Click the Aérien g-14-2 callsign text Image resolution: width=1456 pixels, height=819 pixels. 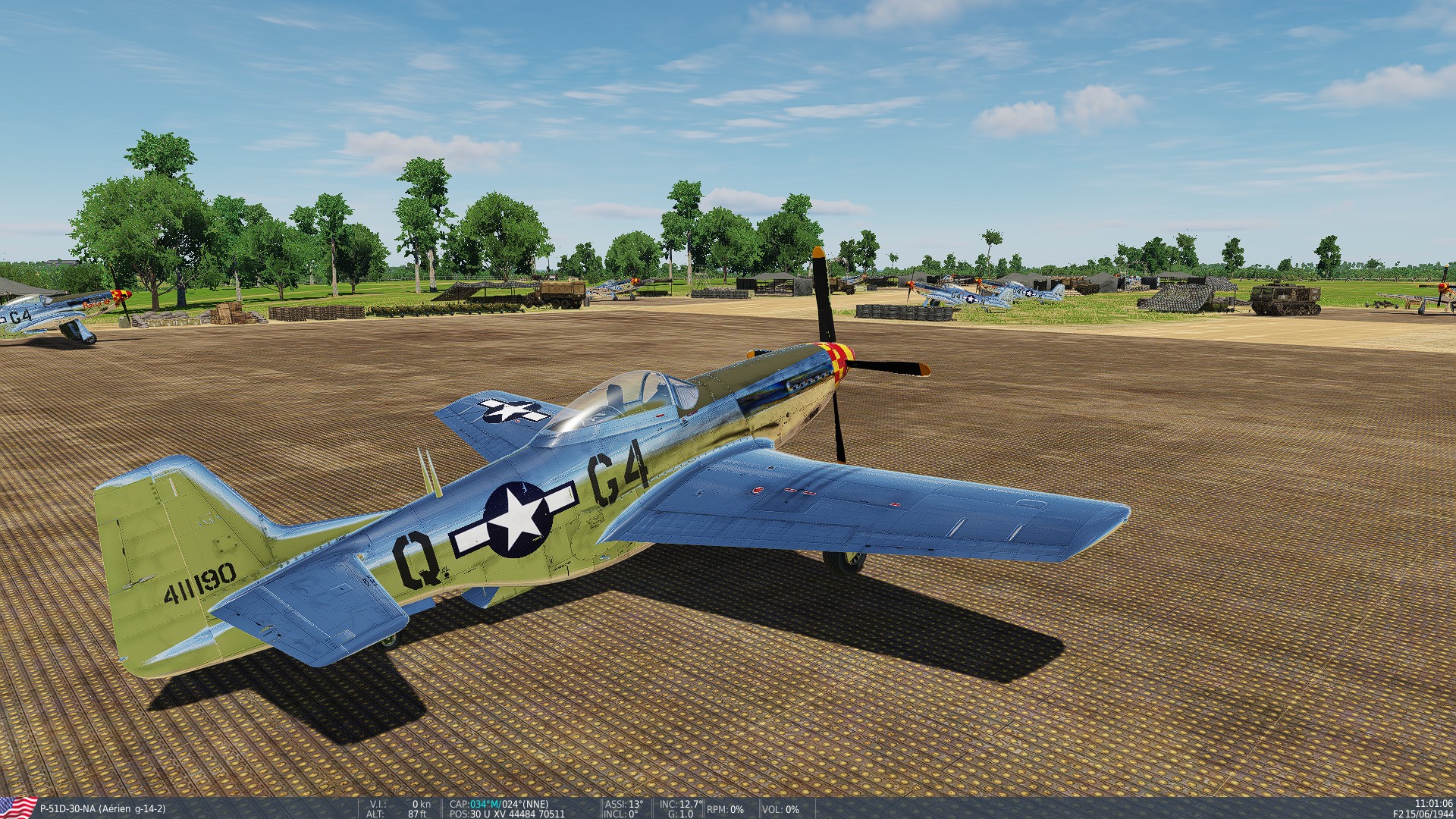pyautogui.click(x=132, y=809)
